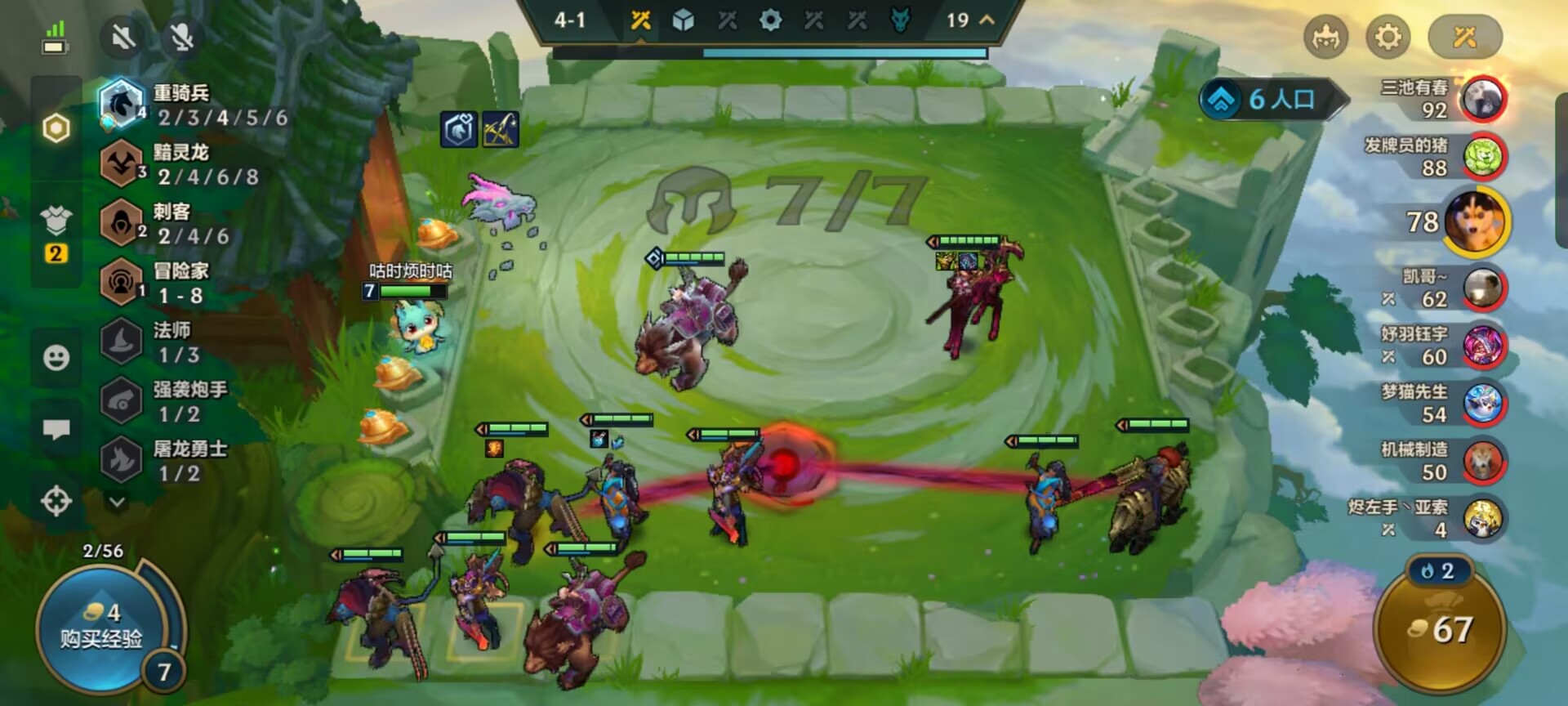Toggle the muted speaker icon

coord(123,37)
